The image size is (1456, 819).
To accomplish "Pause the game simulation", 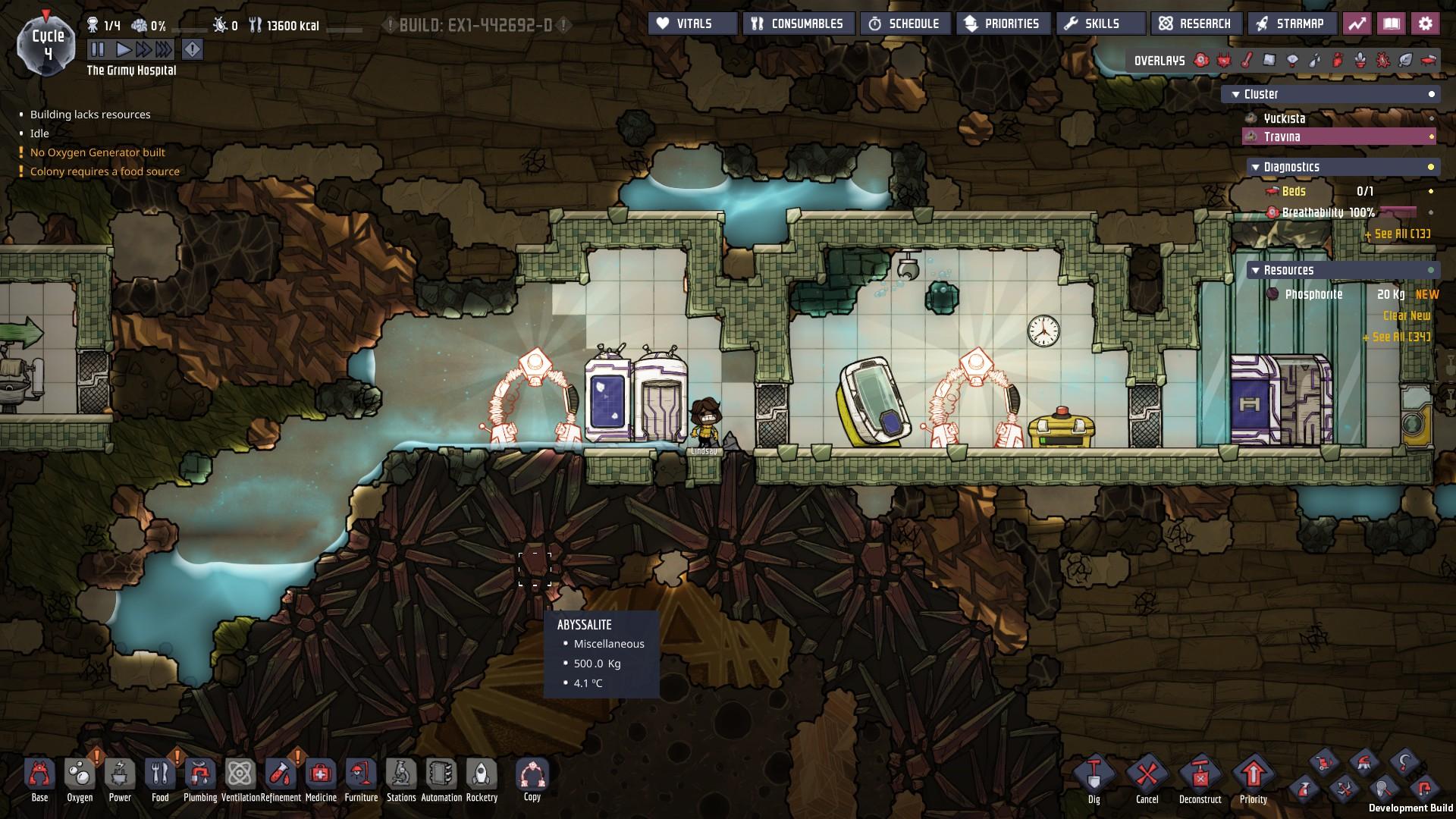I will (97, 50).
